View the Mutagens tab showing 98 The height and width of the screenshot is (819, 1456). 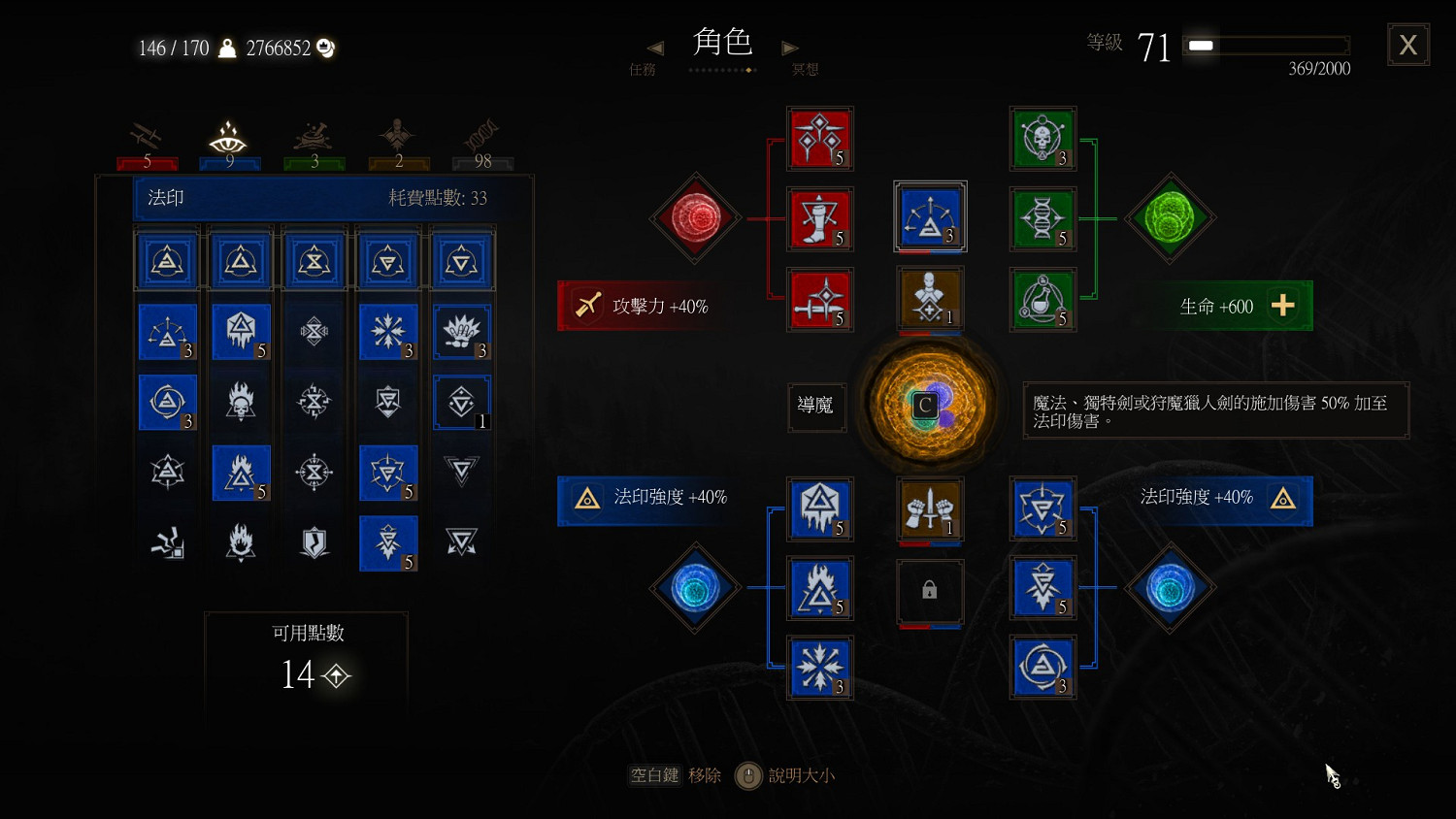482,136
